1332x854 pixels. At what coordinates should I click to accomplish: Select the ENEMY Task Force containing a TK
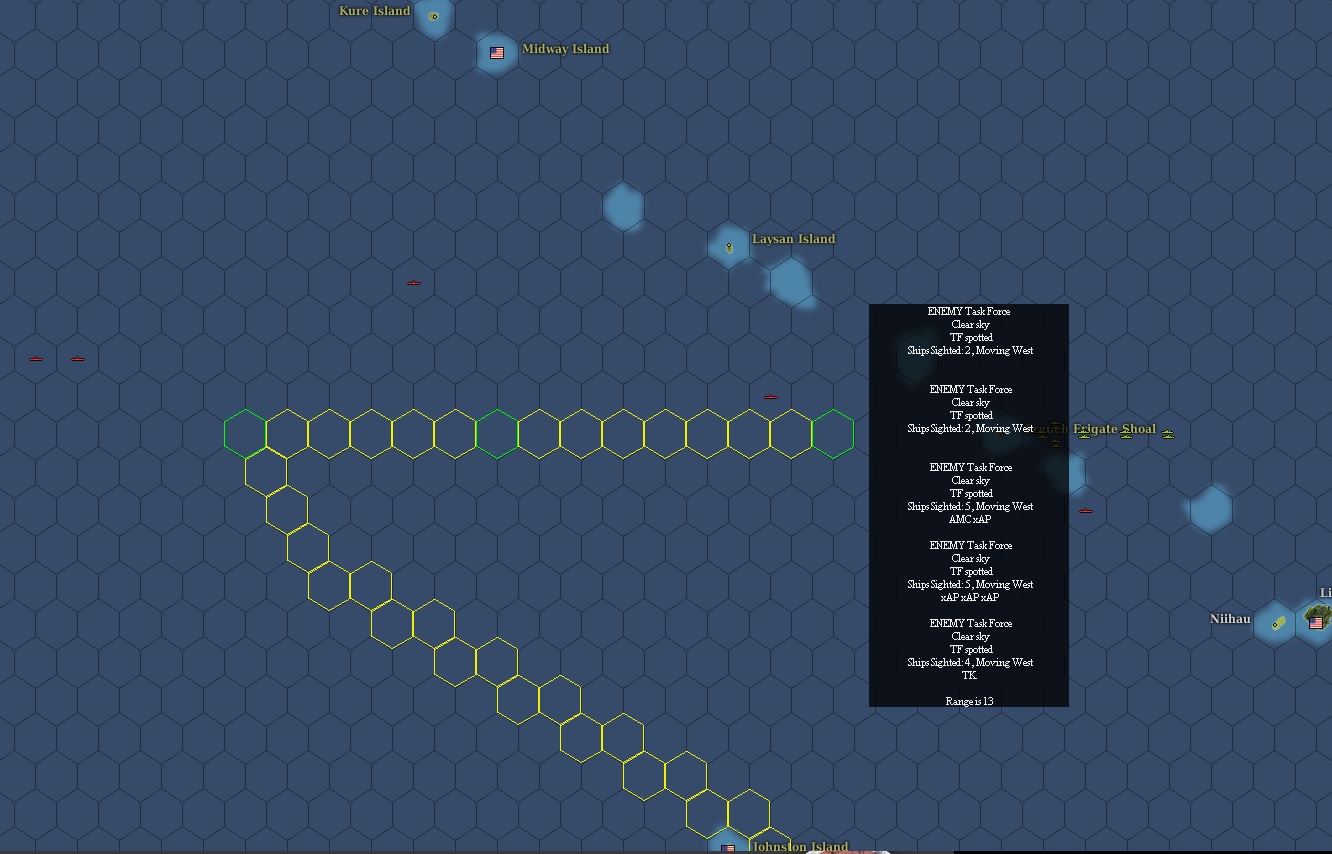[968, 649]
